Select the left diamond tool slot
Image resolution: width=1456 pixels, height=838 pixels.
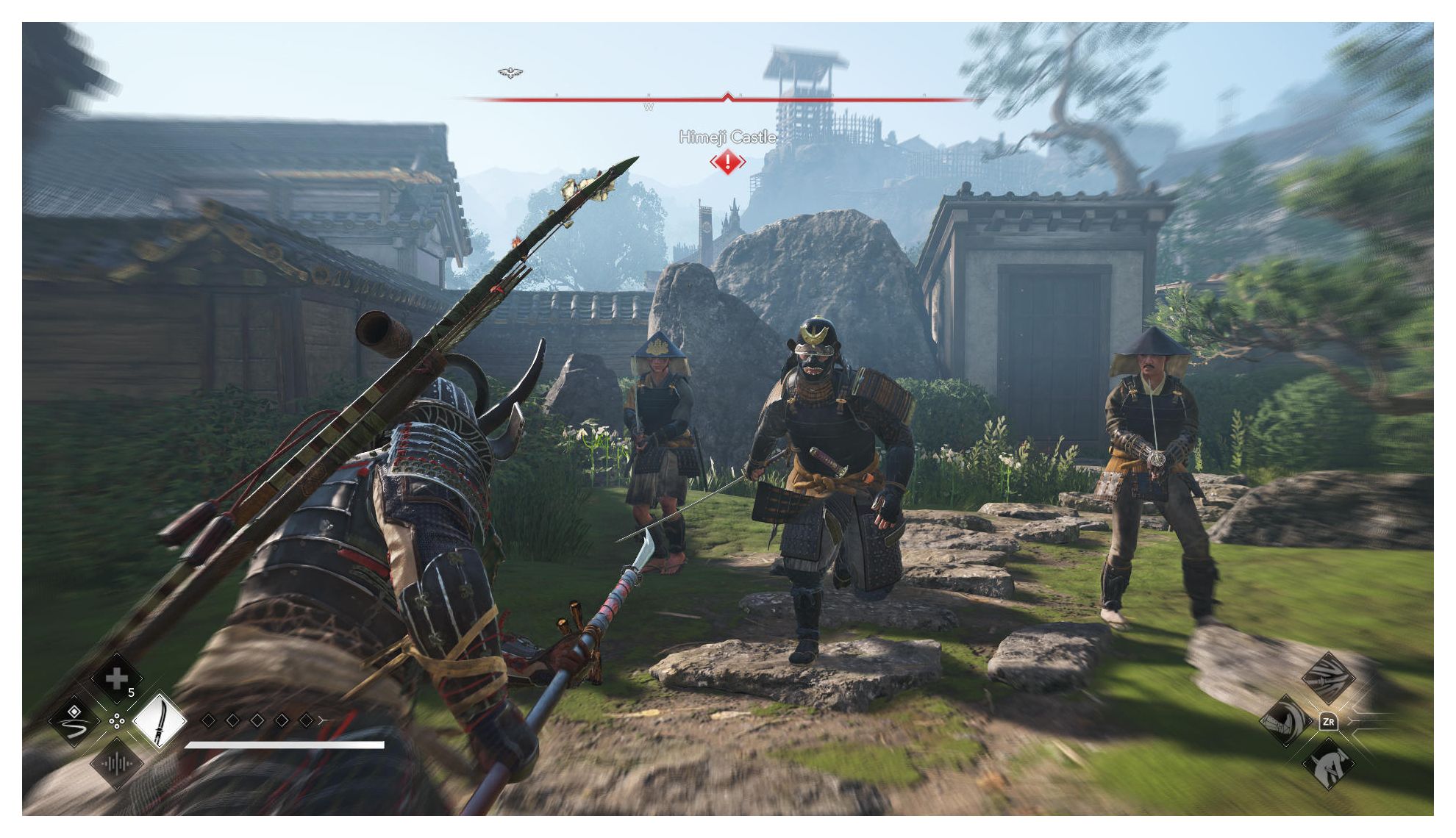pyautogui.click(x=74, y=721)
